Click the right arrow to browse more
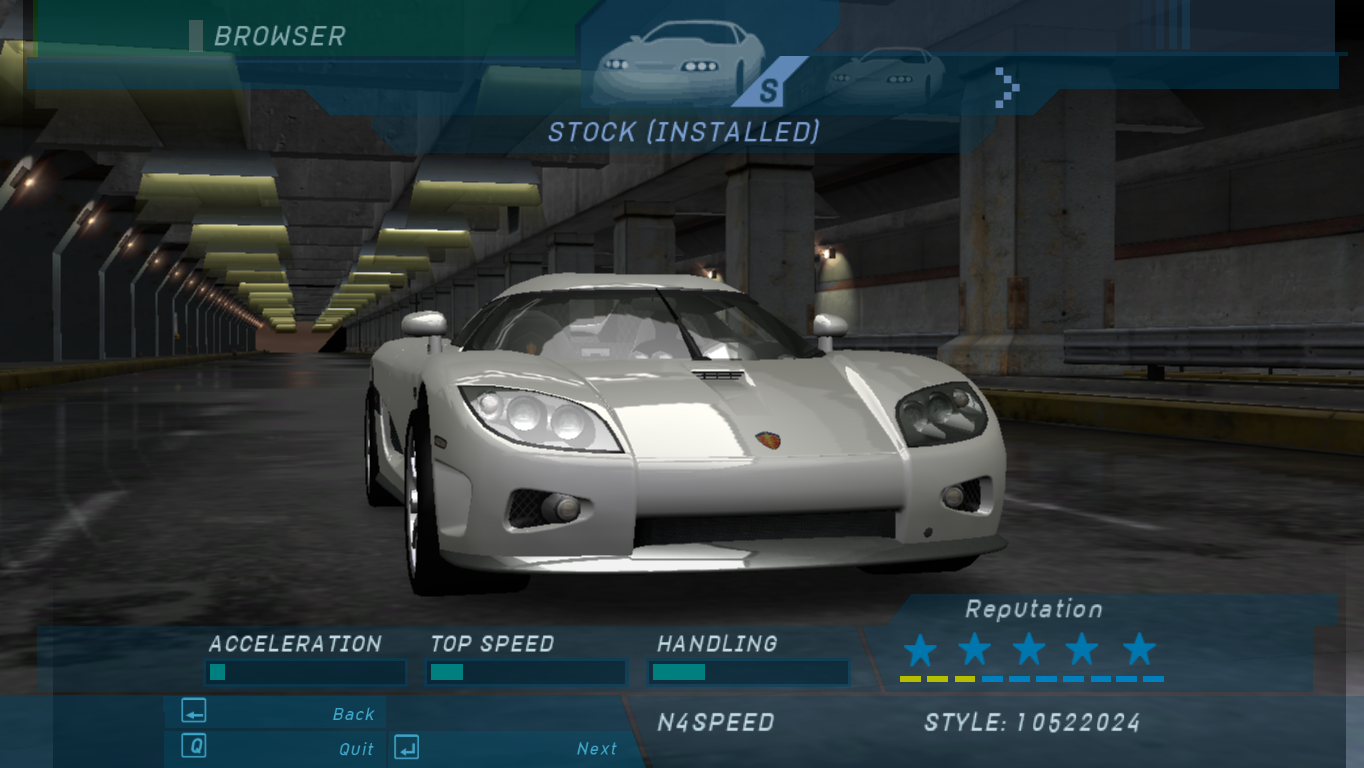Viewport: 1364px width, 768px height. click(x=1007, y=87)
